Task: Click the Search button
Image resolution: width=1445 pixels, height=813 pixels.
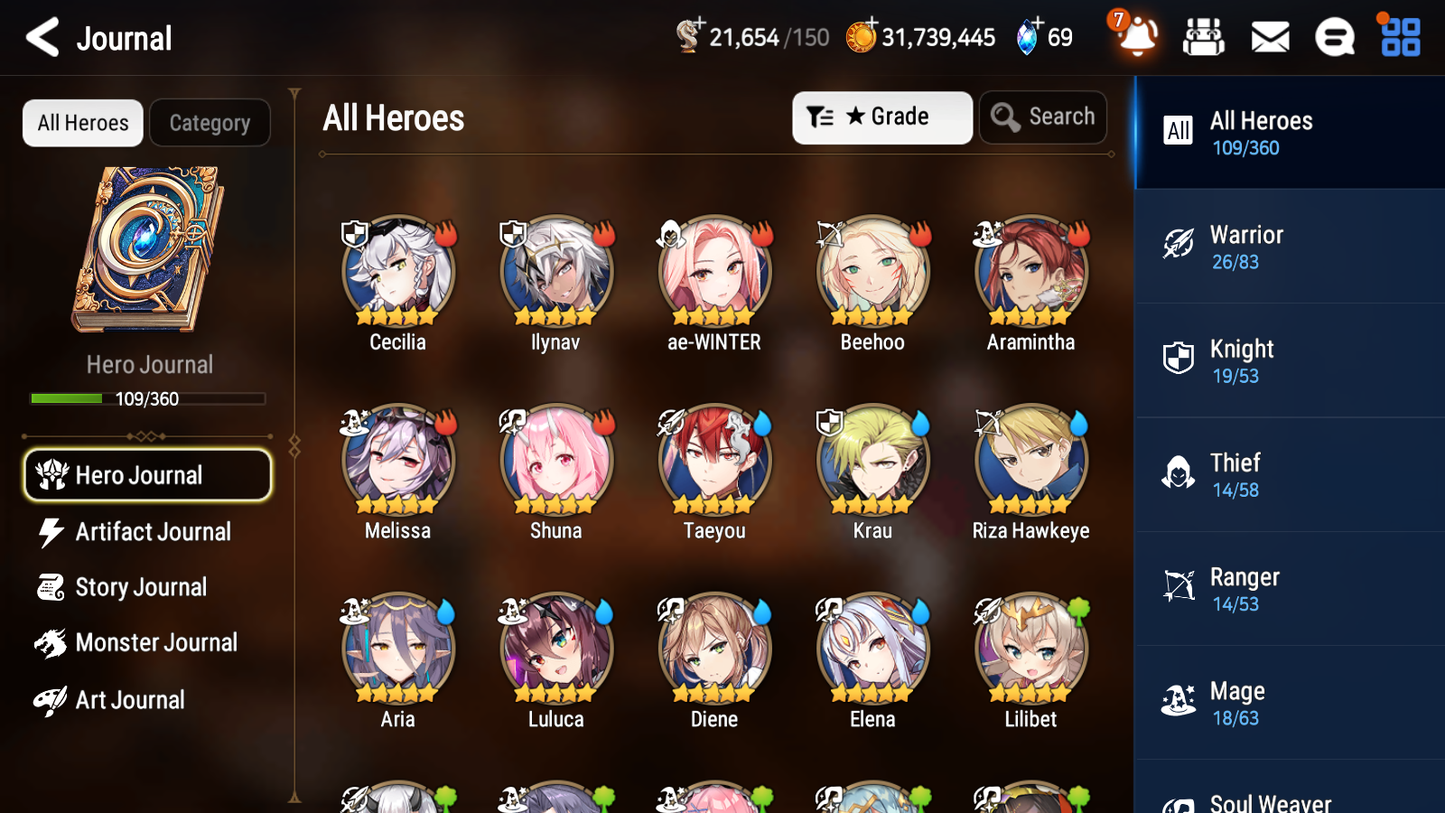Action: [1043, 117]
